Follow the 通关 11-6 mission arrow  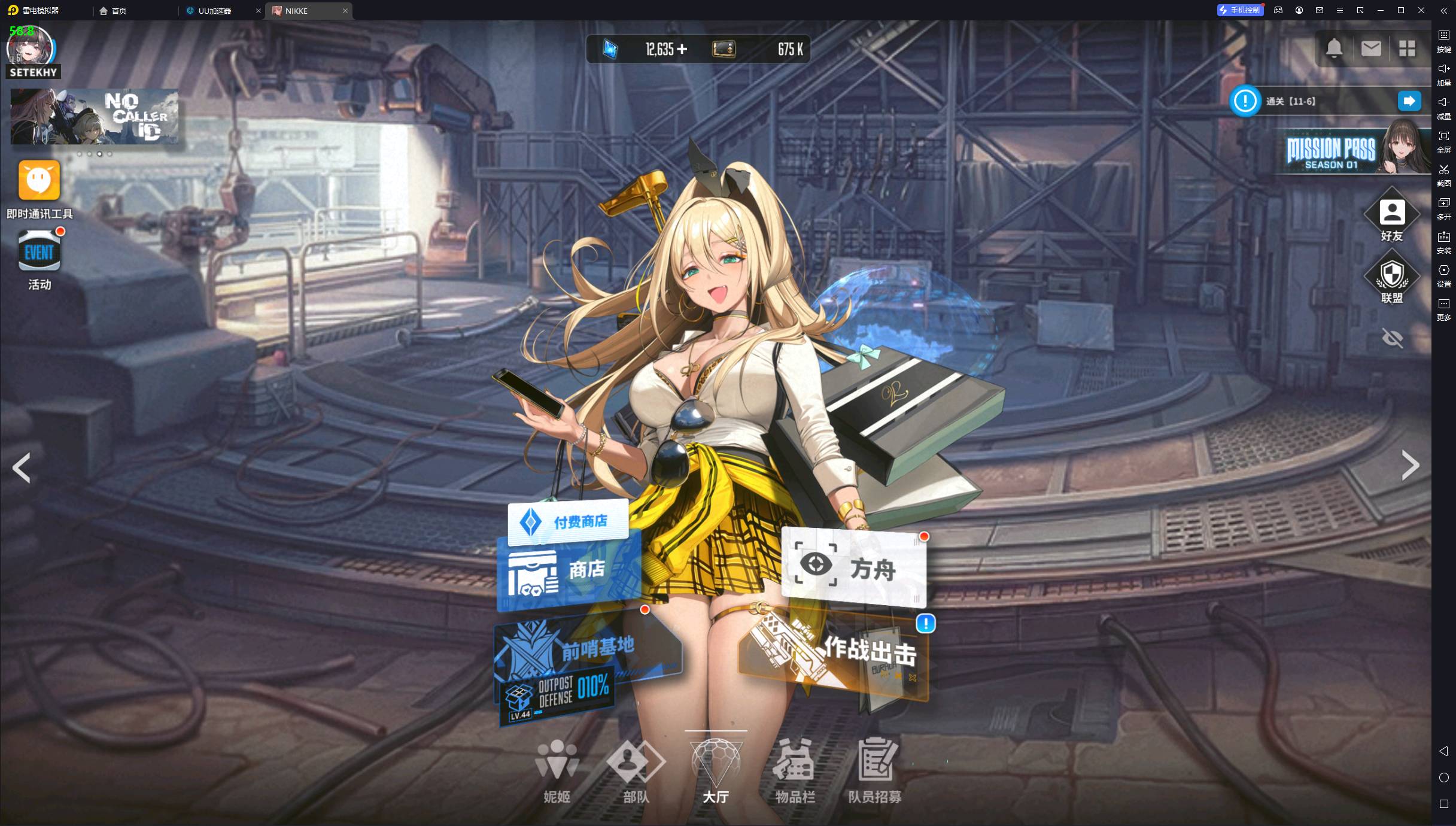(x=1409, y=101)
